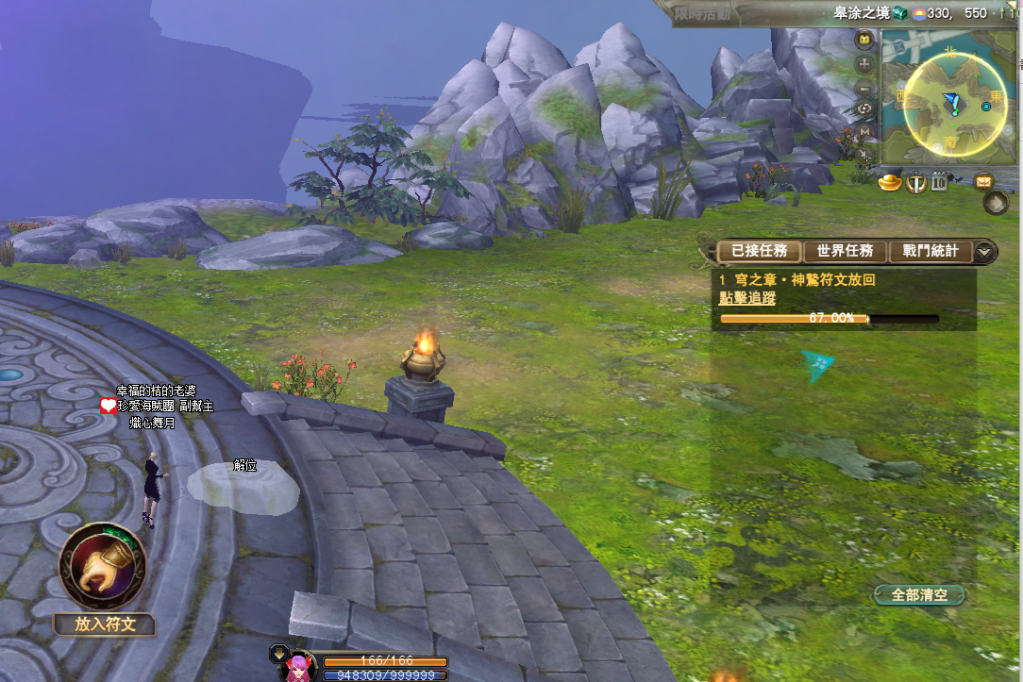1023x682 pixels.
Task: Click the pink-haired character portrait
Action: tap(299, 667)
